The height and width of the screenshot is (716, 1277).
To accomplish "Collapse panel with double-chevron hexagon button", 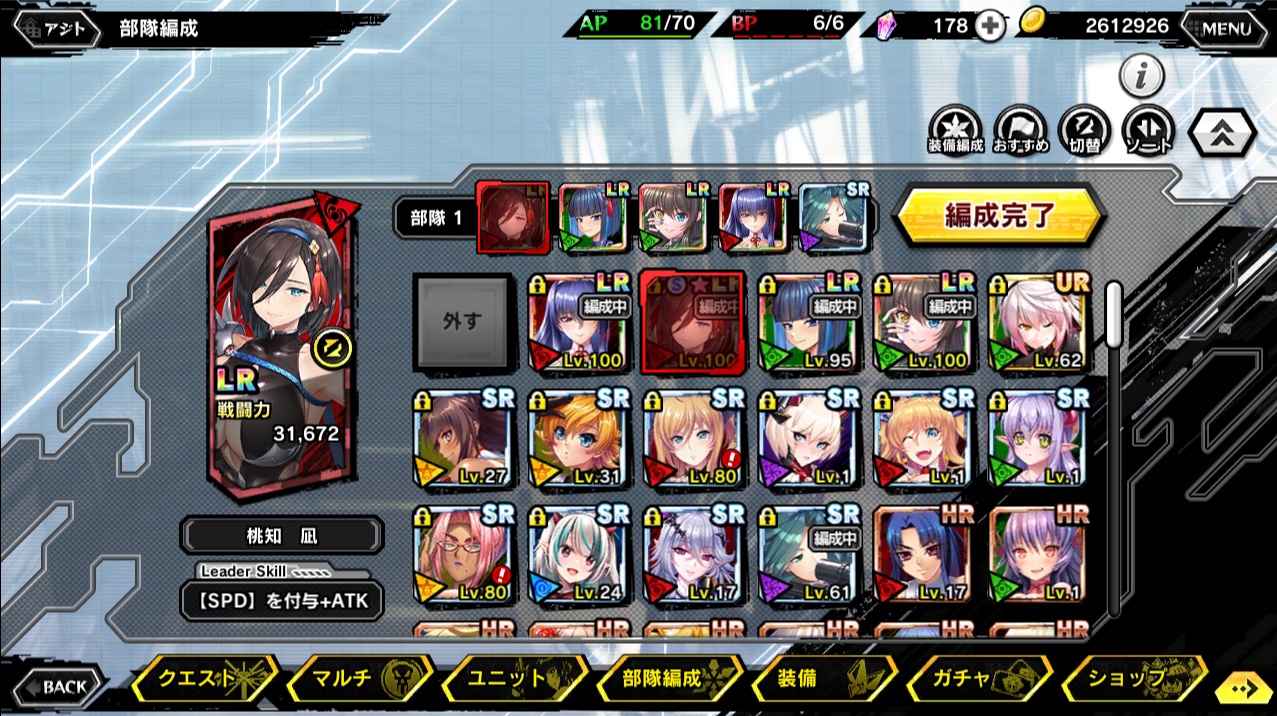I will [x=1222, y=132].
